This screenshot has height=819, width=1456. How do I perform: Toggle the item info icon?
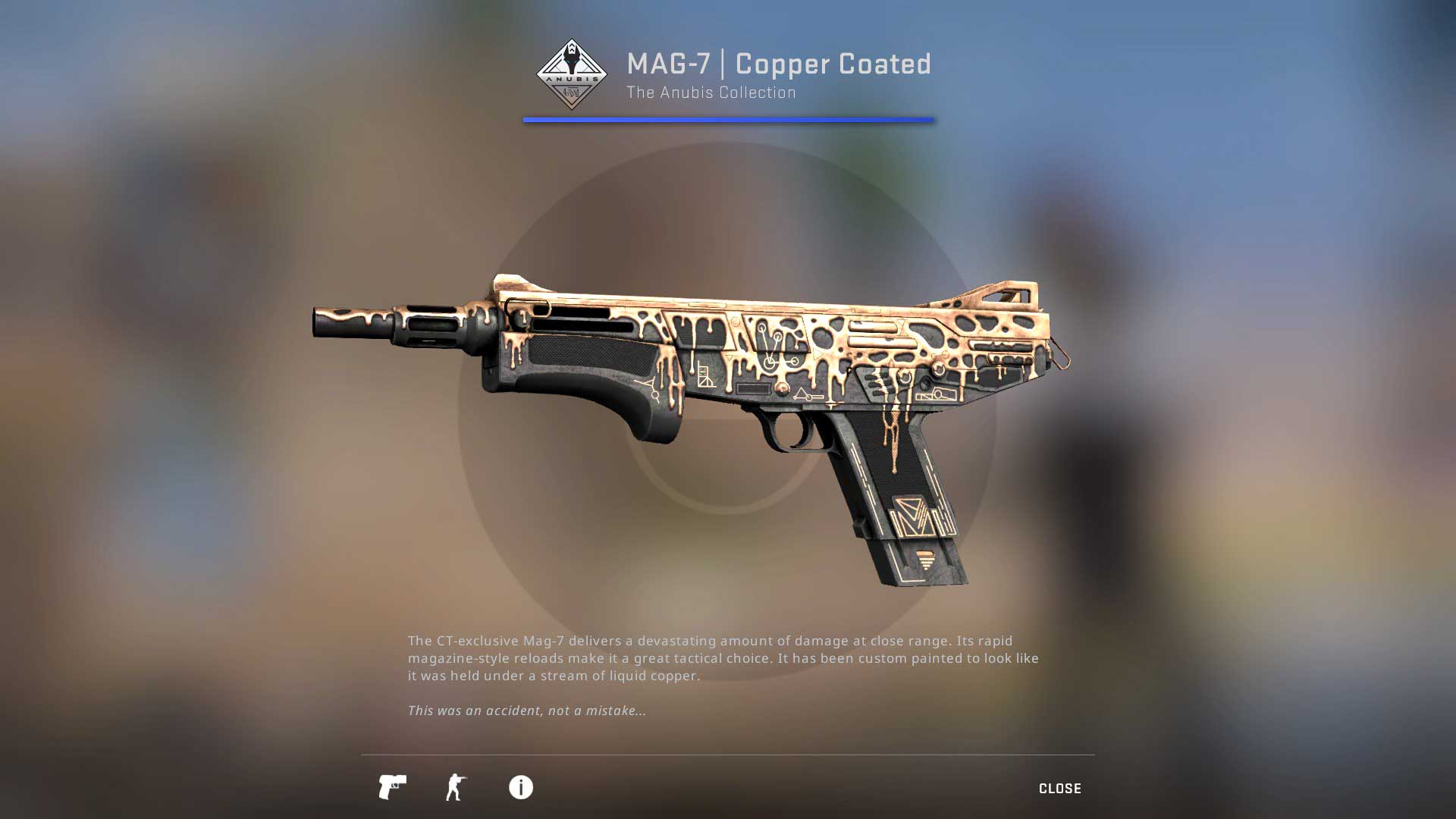[520, 787]
